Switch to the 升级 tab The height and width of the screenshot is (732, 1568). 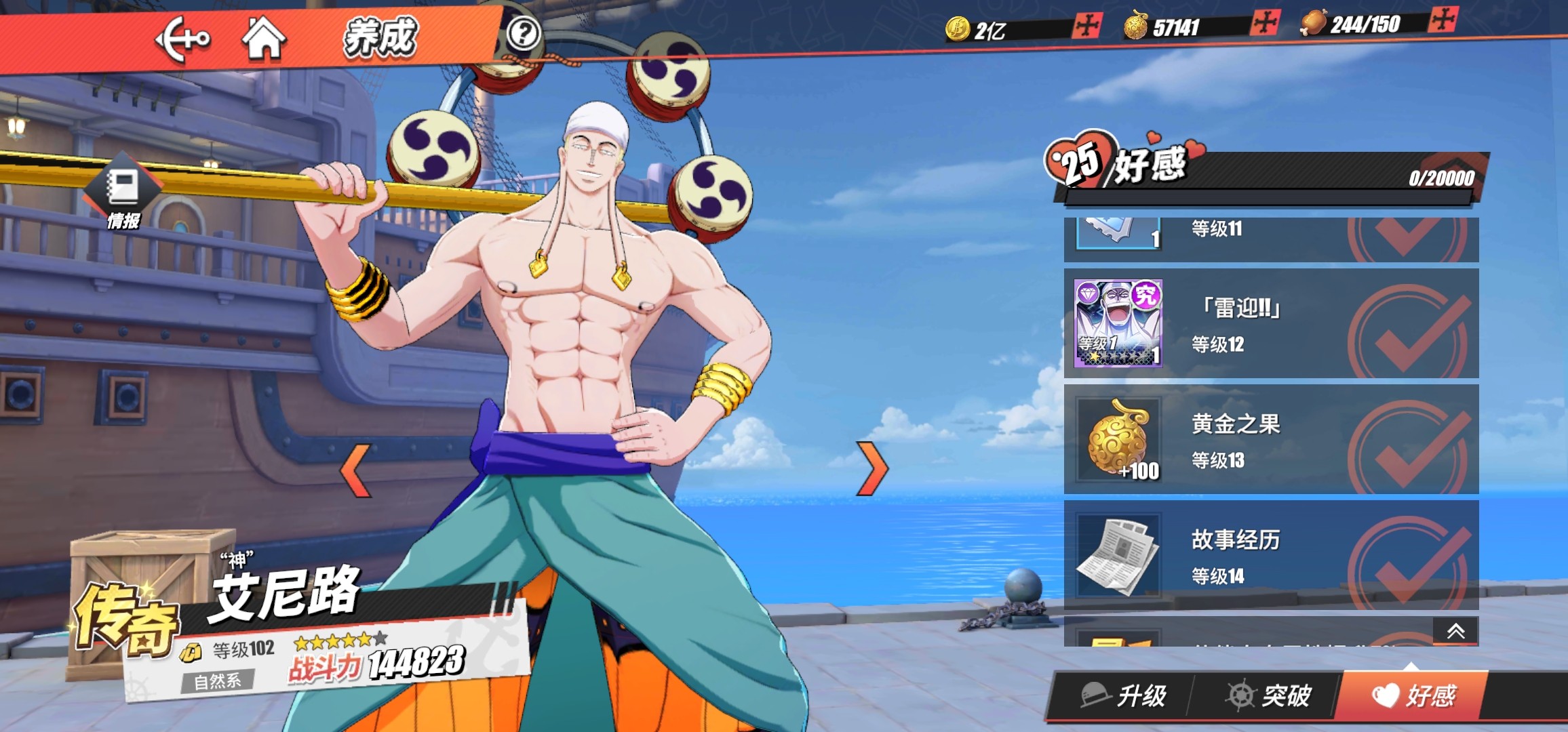click(x=1124, y=695)
